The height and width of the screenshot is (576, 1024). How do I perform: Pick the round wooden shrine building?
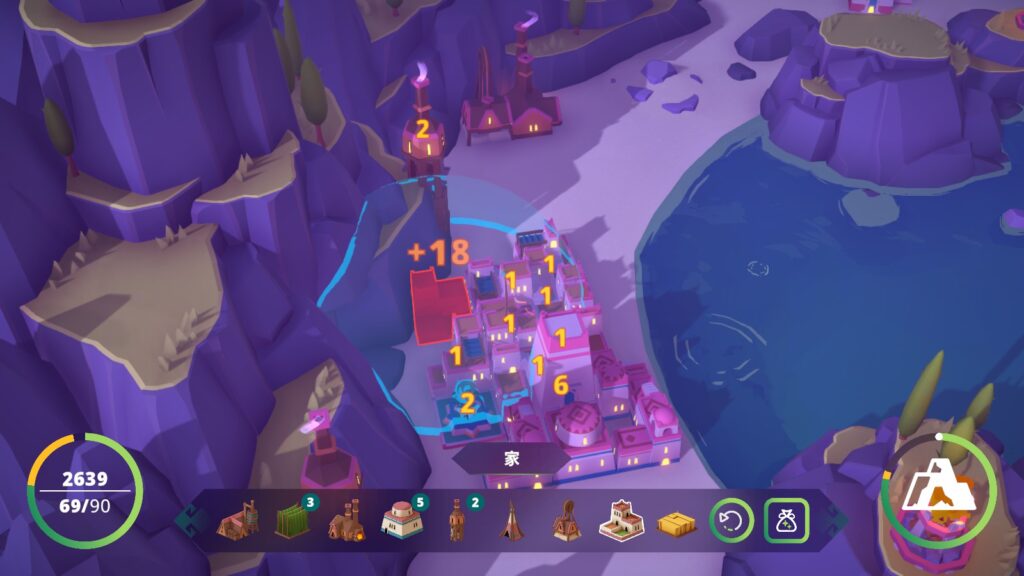(566, 520)
